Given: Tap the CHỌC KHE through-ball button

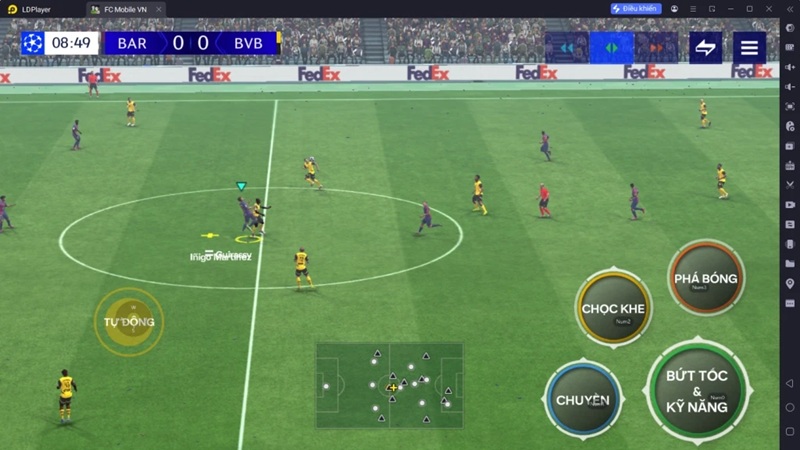Looking at the screenshot, I should point(613,308).
